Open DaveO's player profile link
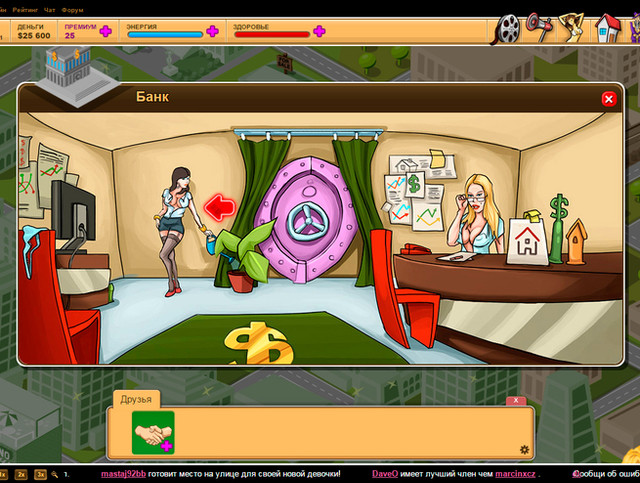The height and width of the screenshot is (483, 640). pos(385,473)
